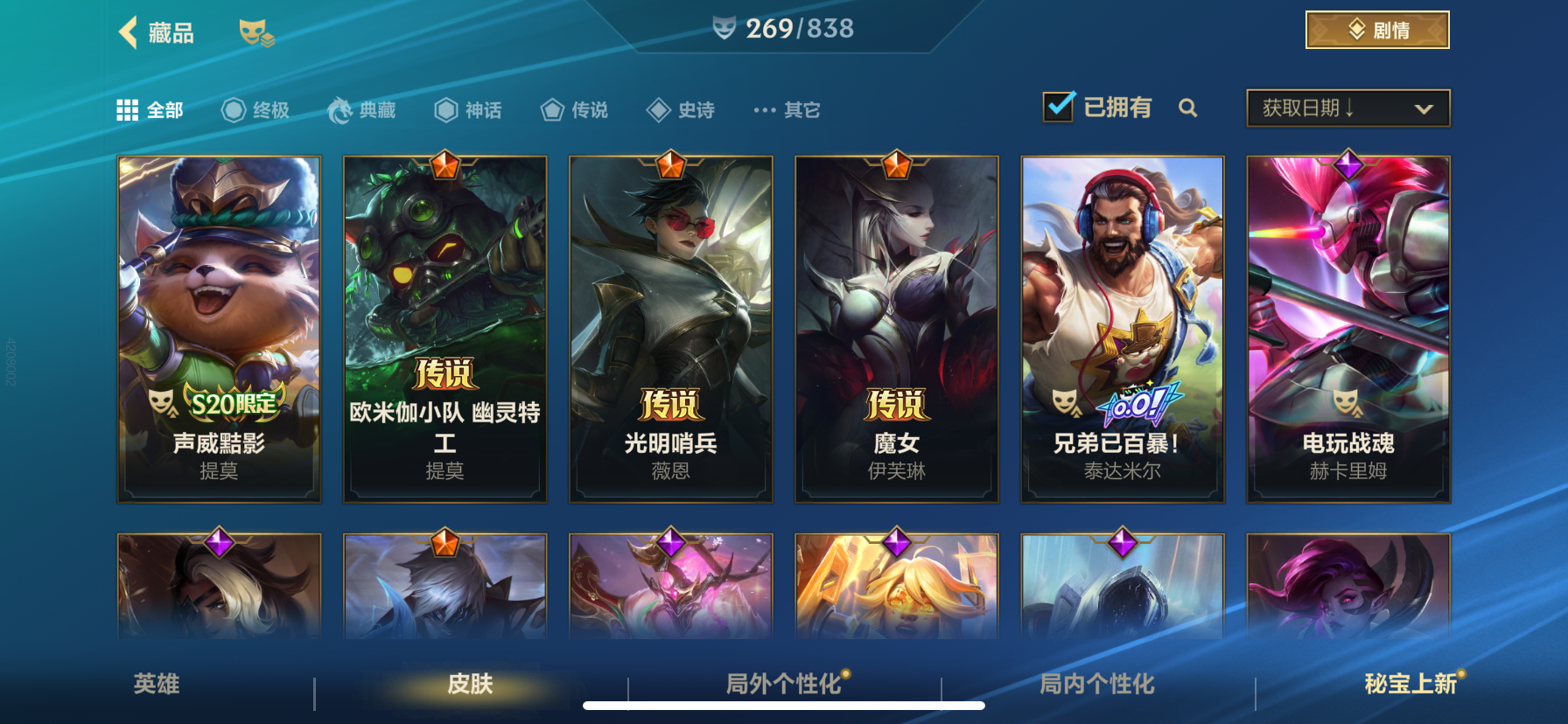
Task: Uncheck the 已拥有 checkbox
Action: [1058, 105]
